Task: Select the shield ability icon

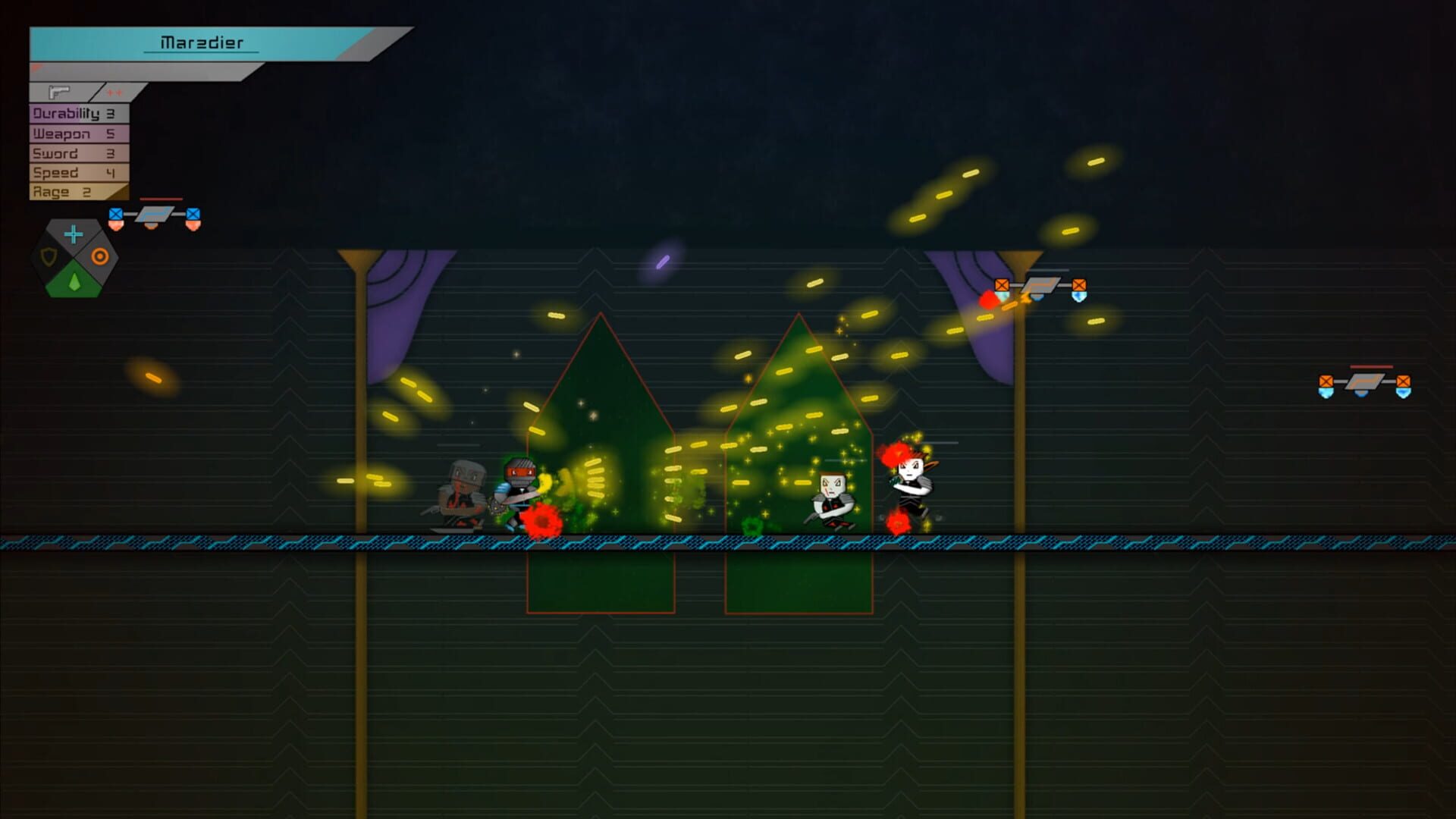Action: pyautogui.click(x=47, y=256)
